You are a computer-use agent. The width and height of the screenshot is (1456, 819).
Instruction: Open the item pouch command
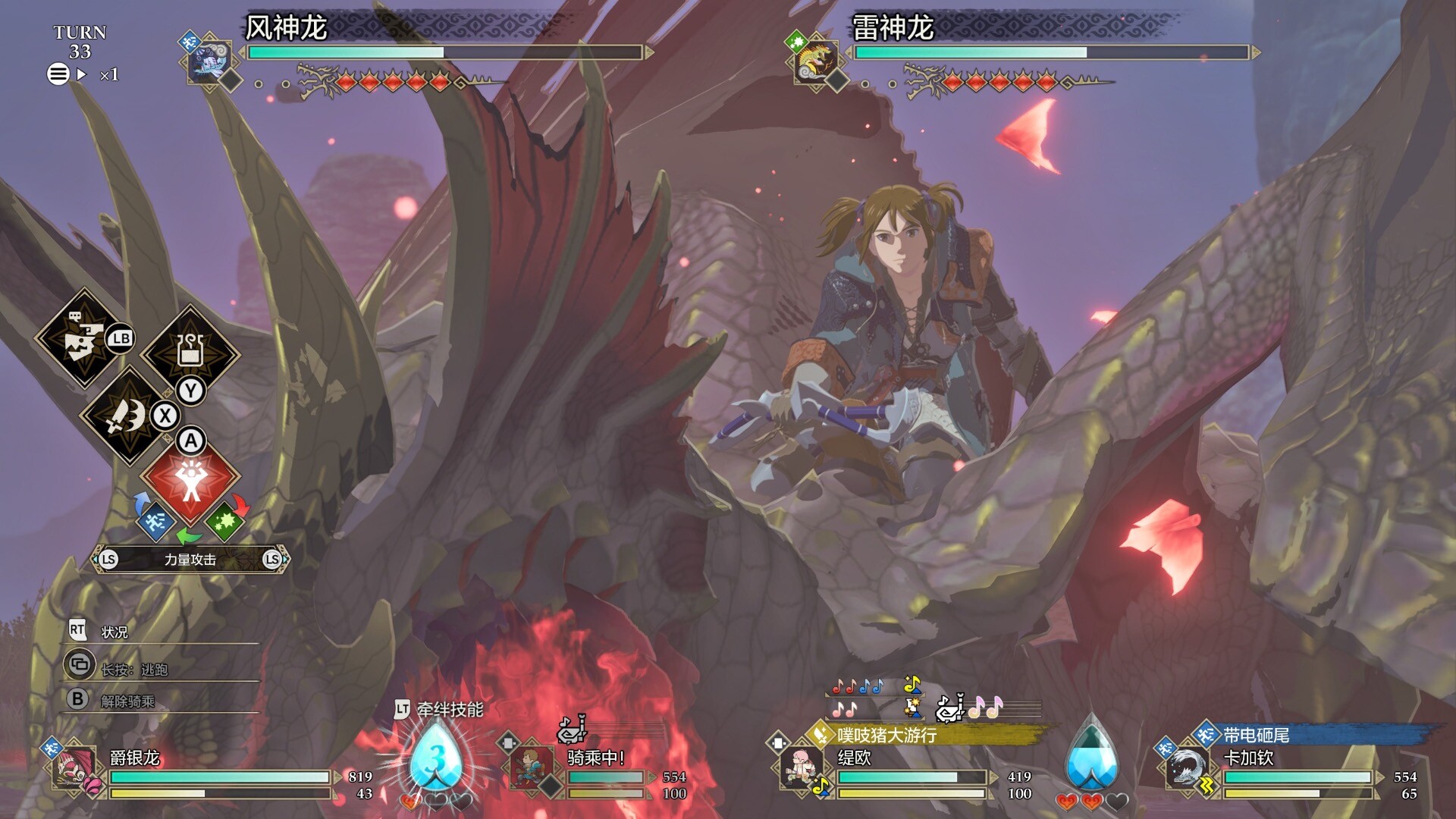(190, 352)
